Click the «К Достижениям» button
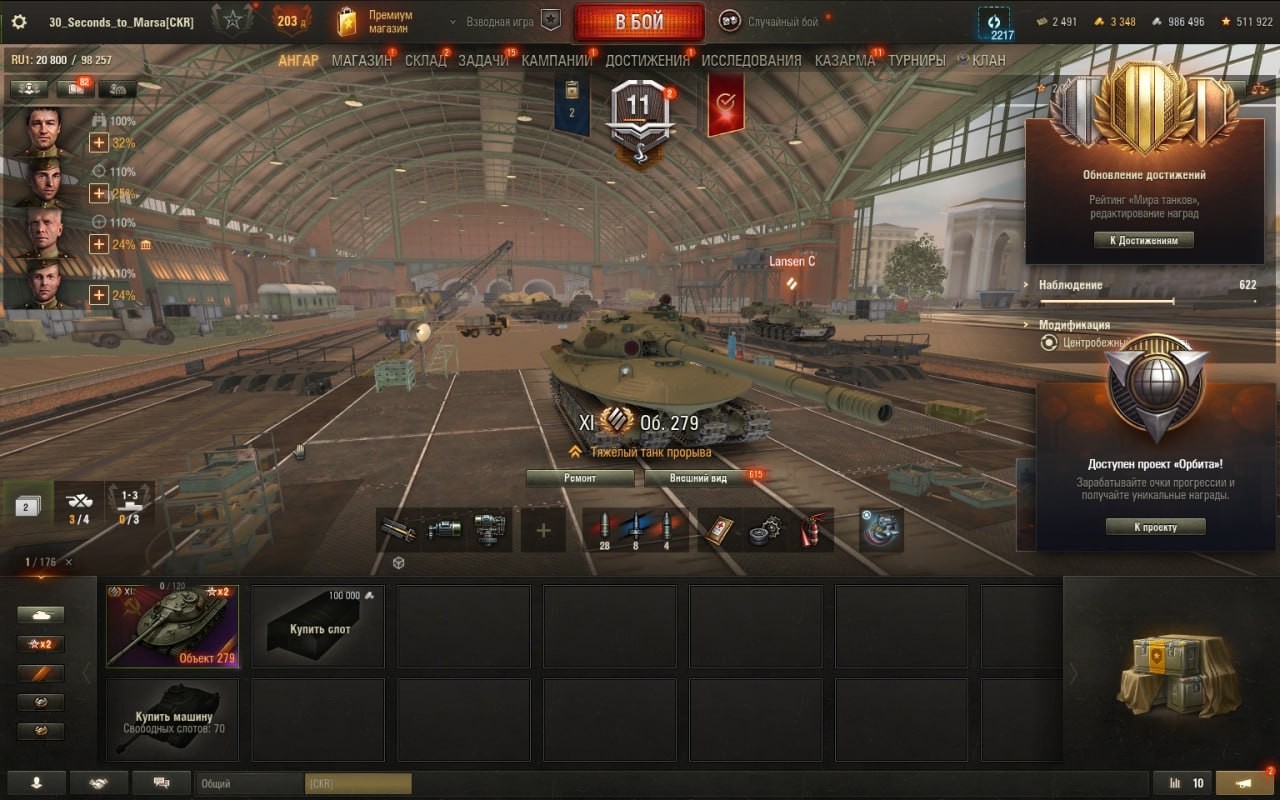The image size is (1280, 800). tap(1144, 240)
